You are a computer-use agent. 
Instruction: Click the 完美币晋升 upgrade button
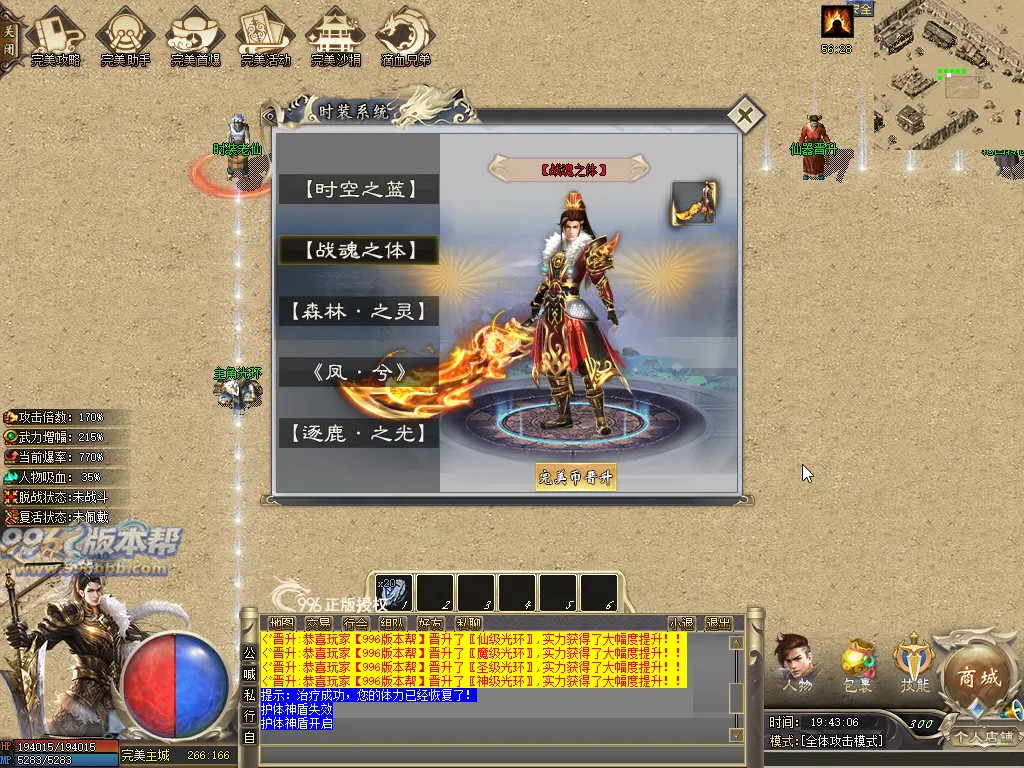[x=576, y=477]
